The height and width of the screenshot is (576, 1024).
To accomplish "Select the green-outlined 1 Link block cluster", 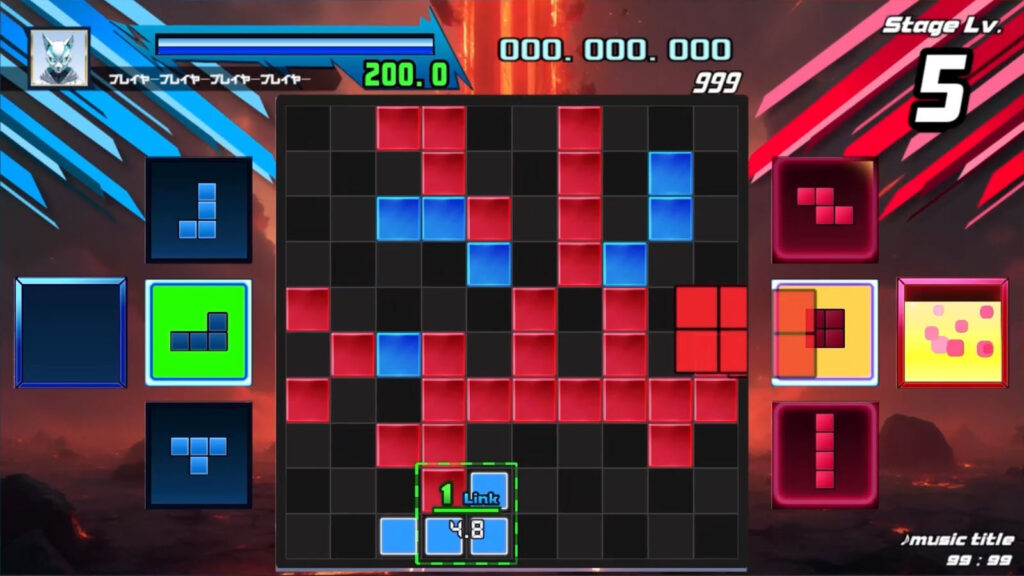I will (466, 513).
